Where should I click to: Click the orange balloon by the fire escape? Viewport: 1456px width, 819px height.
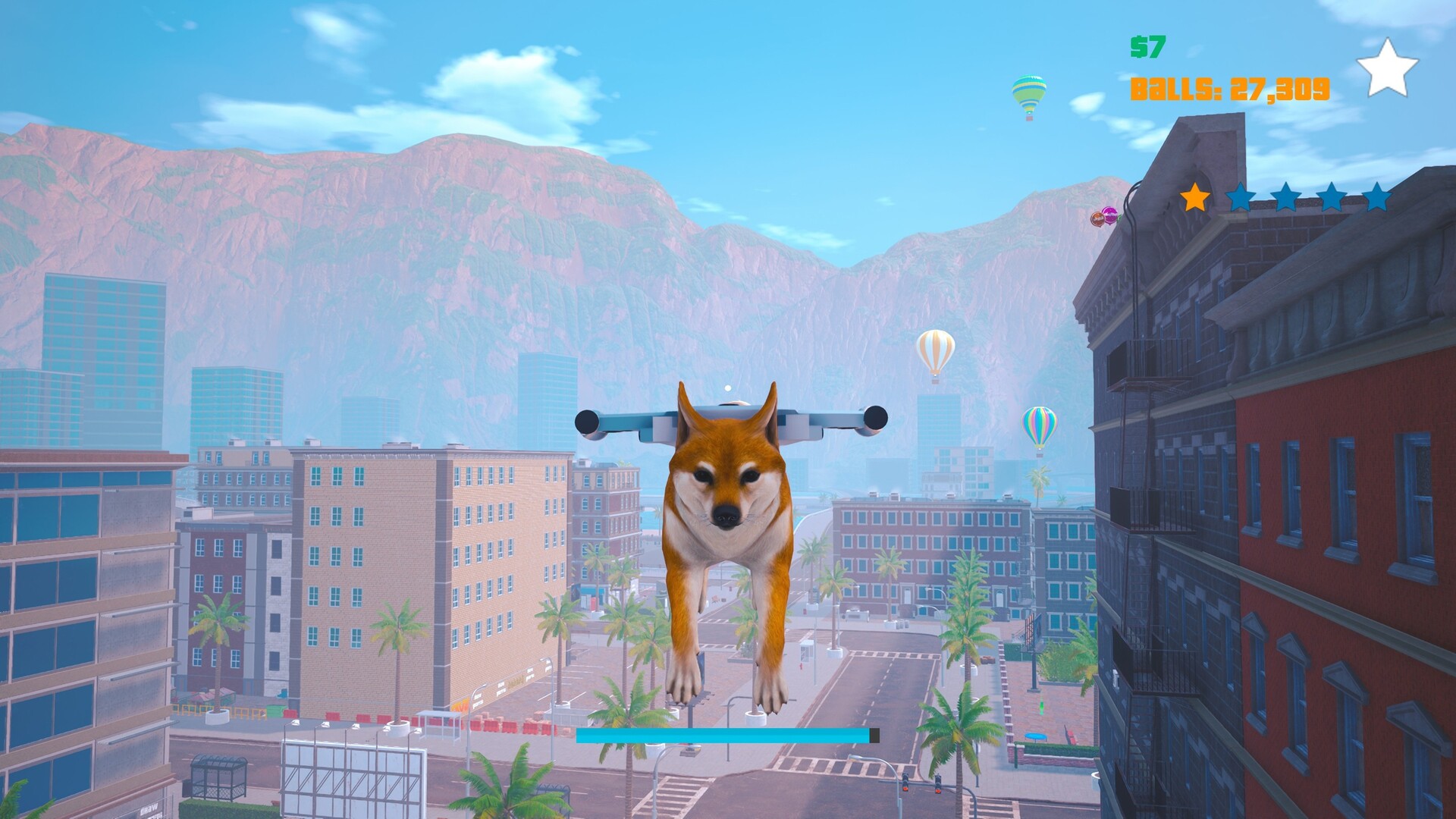(x=1097, y=219)
